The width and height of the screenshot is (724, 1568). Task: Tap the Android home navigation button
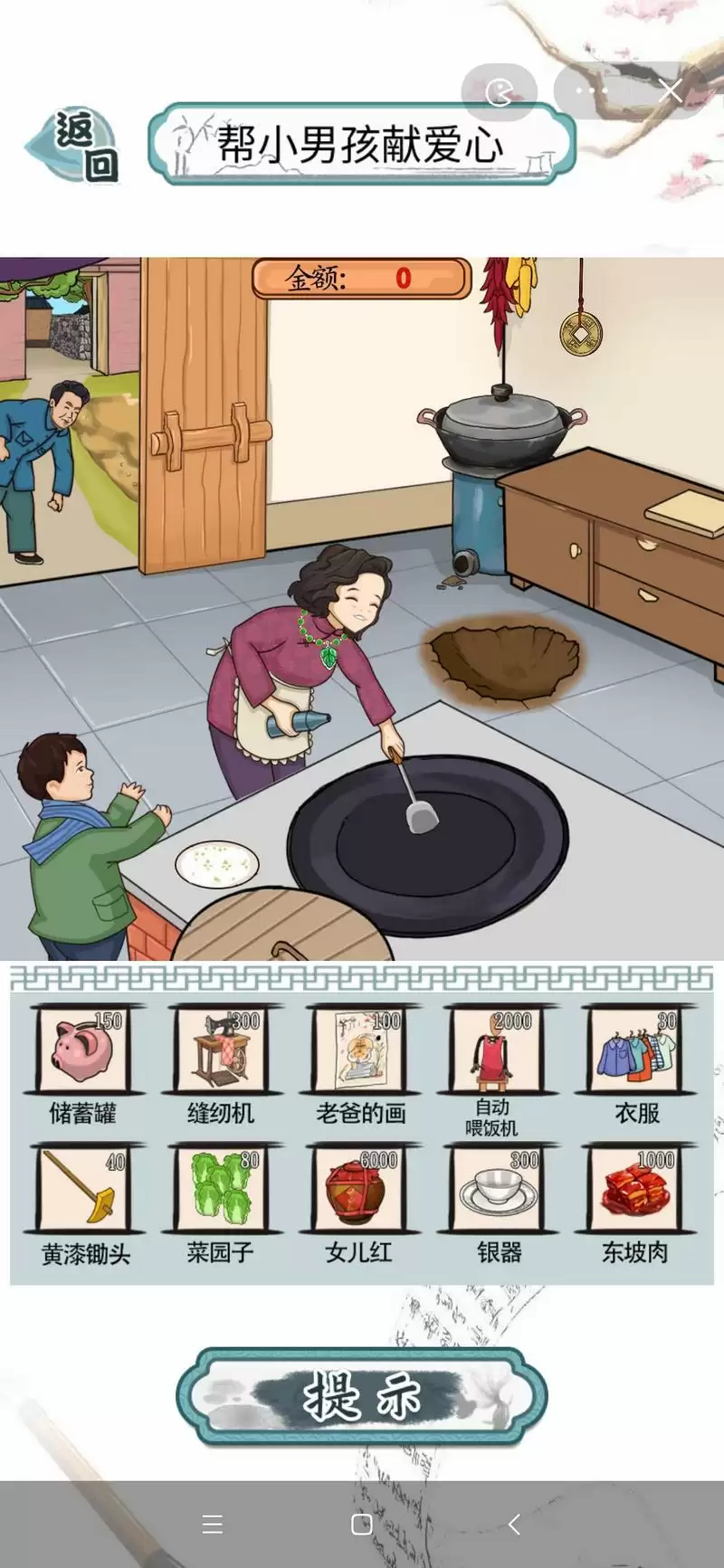362,1525
